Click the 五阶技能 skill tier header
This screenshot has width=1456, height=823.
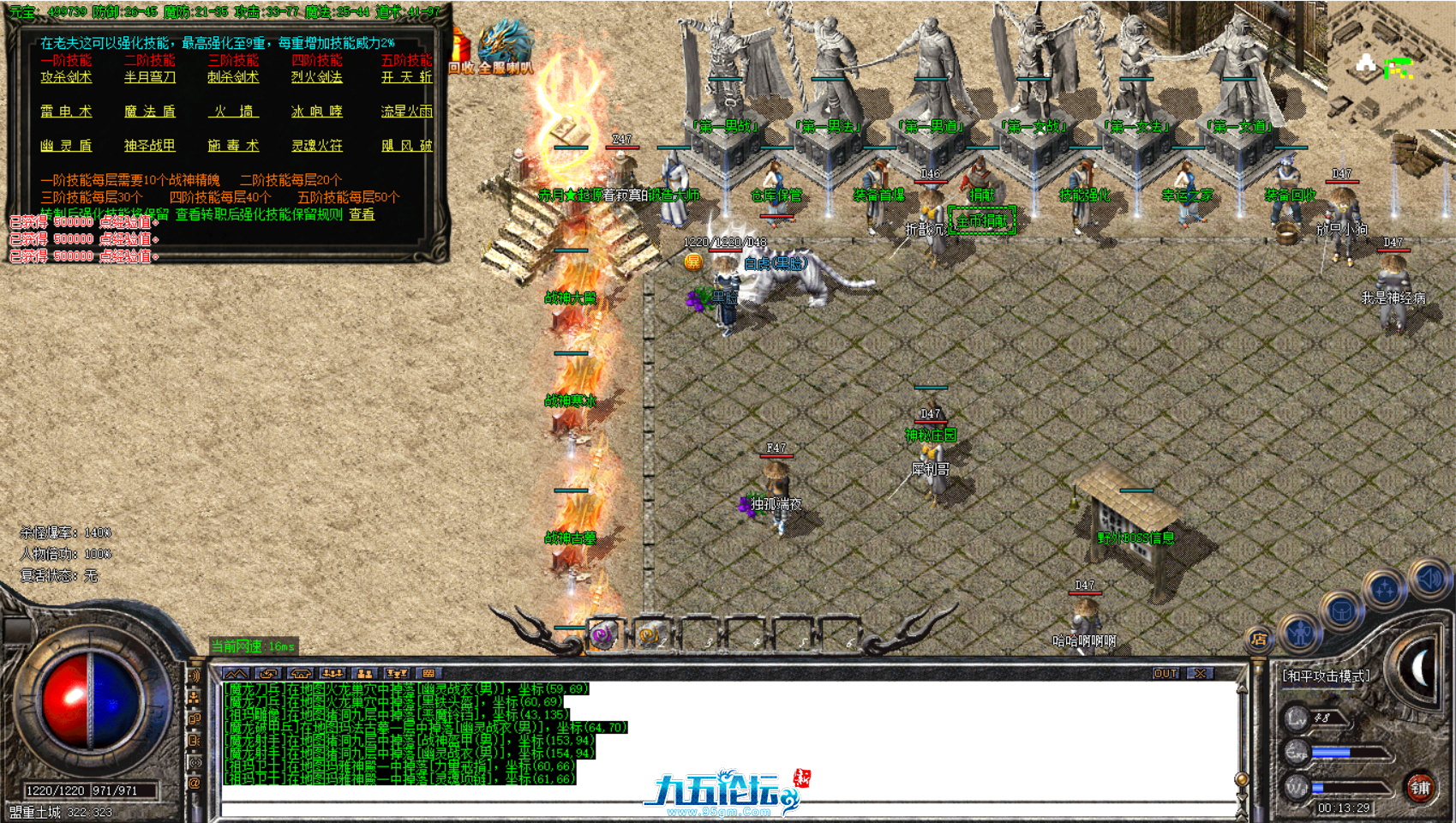(x=404, y=61)
